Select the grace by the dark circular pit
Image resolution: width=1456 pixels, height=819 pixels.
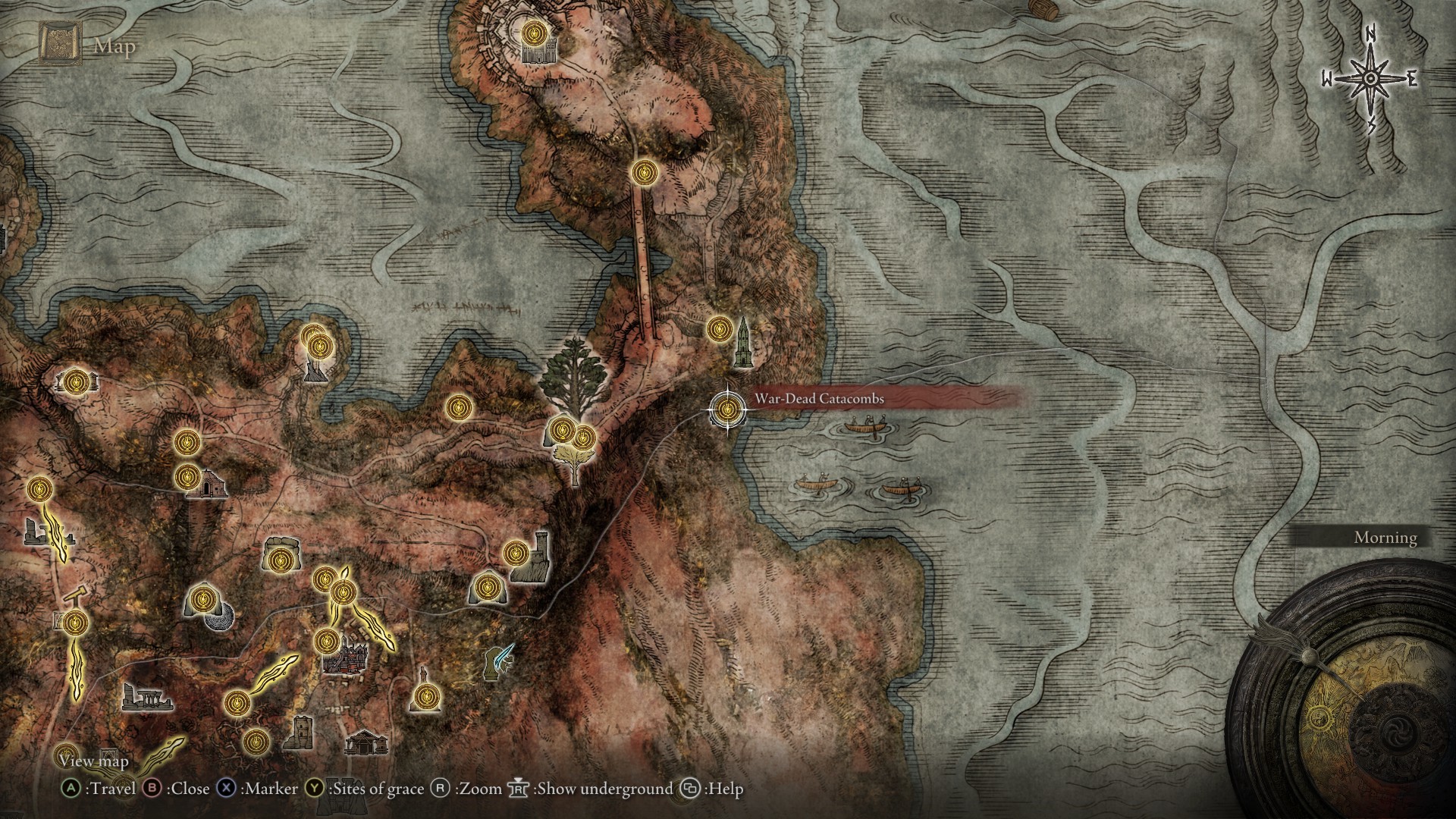point(201,600)
